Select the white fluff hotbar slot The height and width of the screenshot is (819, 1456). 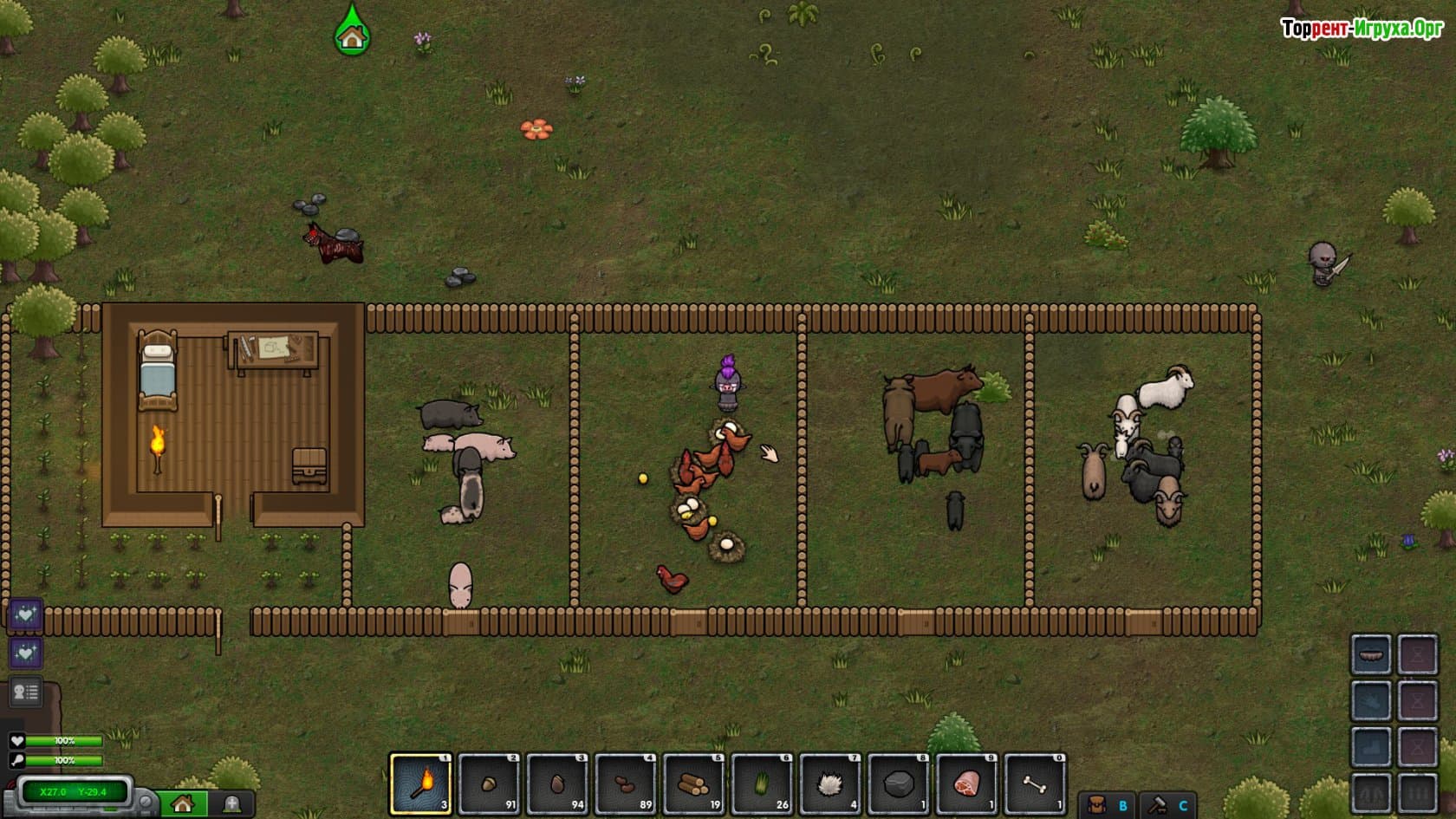pos(831,784)
